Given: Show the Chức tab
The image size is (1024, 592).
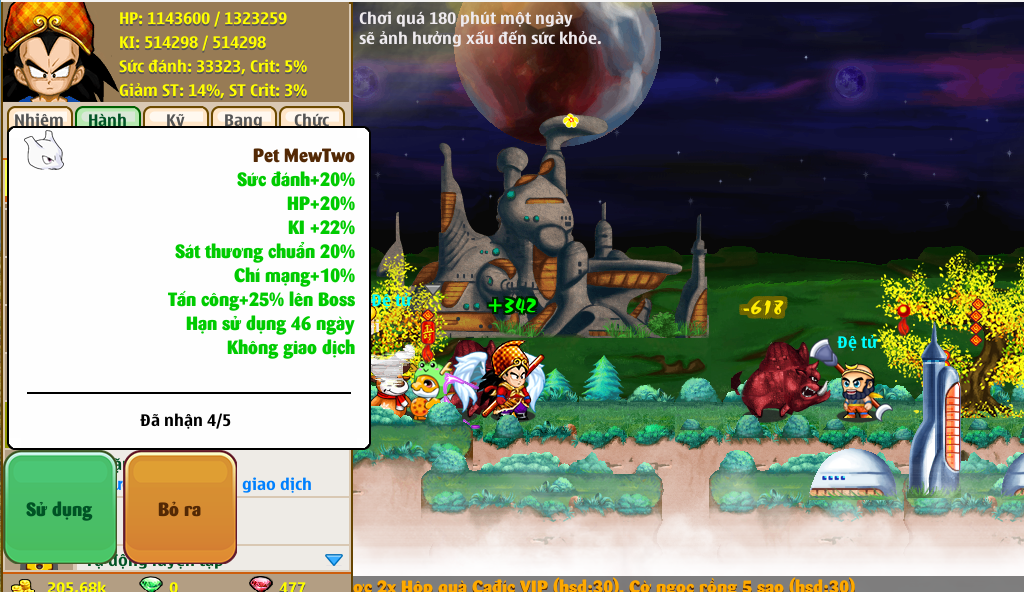Looking at the screenshot, I should click(x=311, y=119).
